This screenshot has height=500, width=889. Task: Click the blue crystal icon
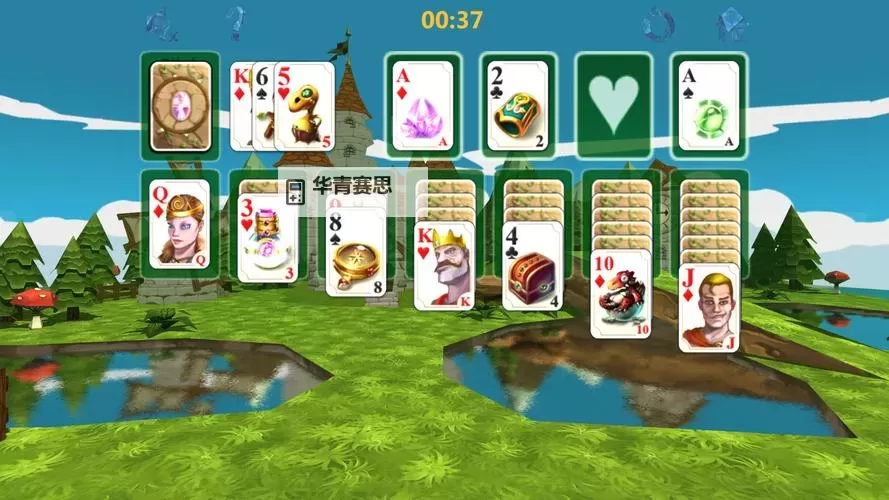731,22
